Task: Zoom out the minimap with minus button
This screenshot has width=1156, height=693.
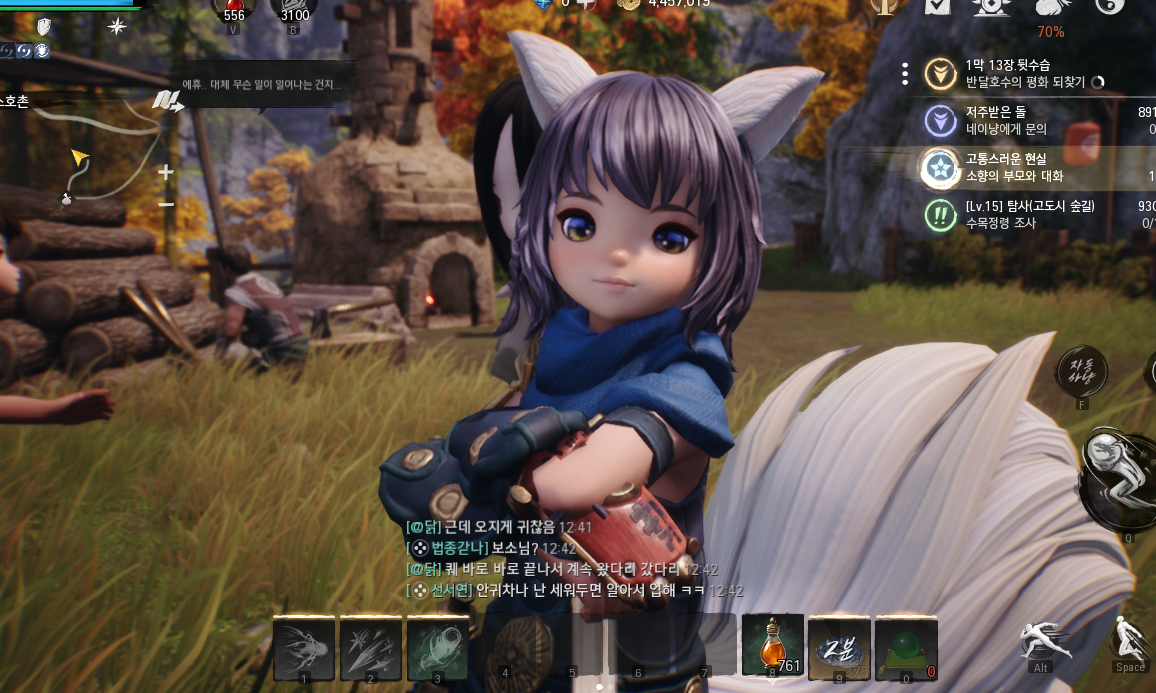Action: click(x=166, y=205)
